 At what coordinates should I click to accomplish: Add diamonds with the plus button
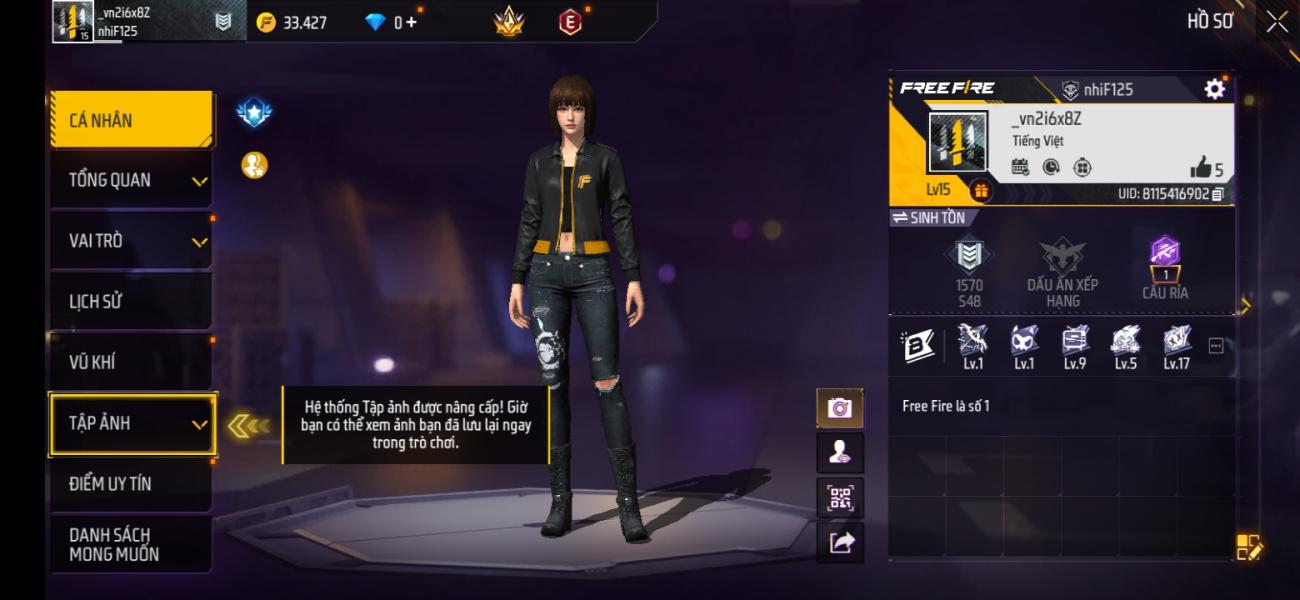pos(411,22)
